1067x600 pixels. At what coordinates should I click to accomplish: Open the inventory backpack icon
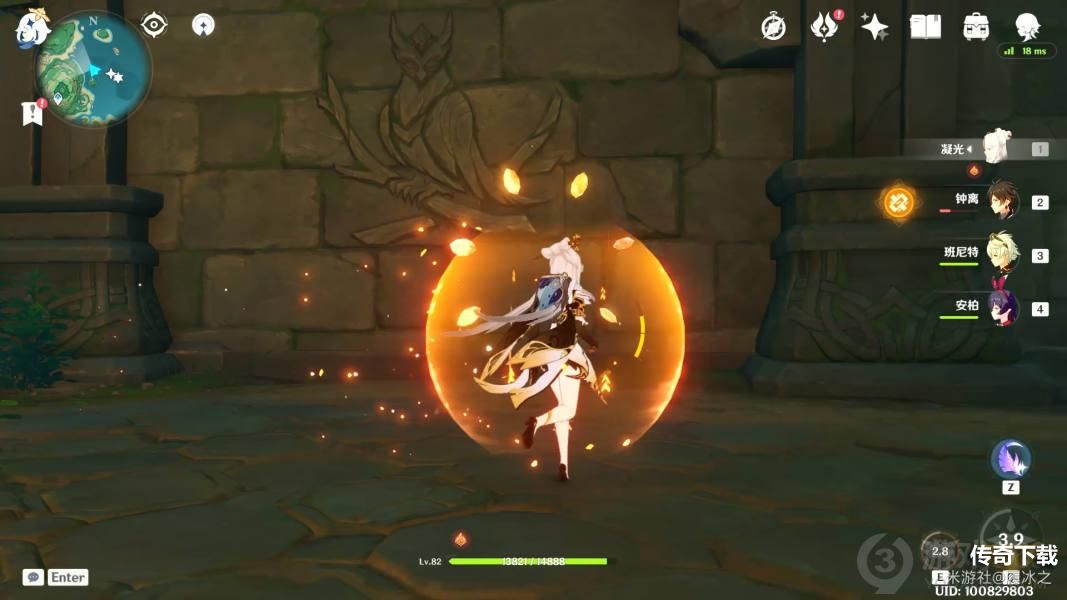[976, 27]
